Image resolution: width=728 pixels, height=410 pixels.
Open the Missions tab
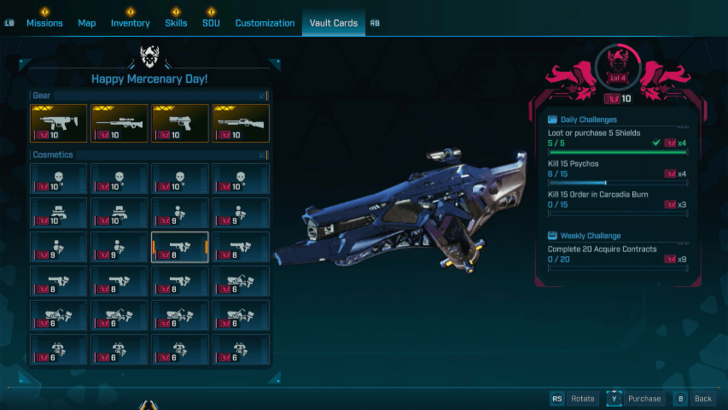click(44, 23)
